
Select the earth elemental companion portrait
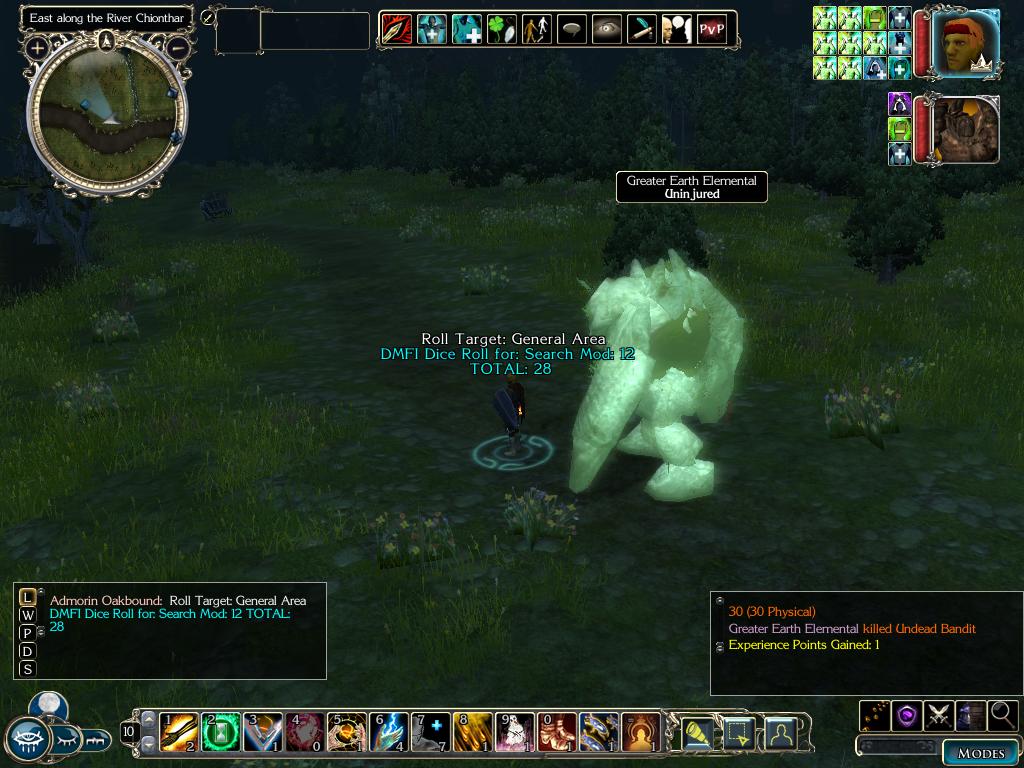click(x=966, y=130)
